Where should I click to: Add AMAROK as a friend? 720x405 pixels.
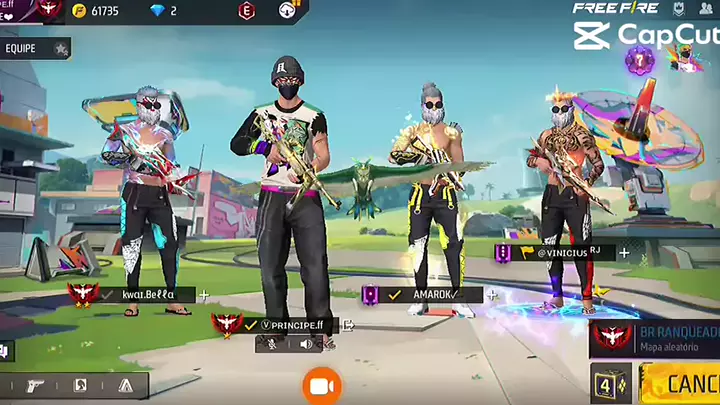point(492,295)
